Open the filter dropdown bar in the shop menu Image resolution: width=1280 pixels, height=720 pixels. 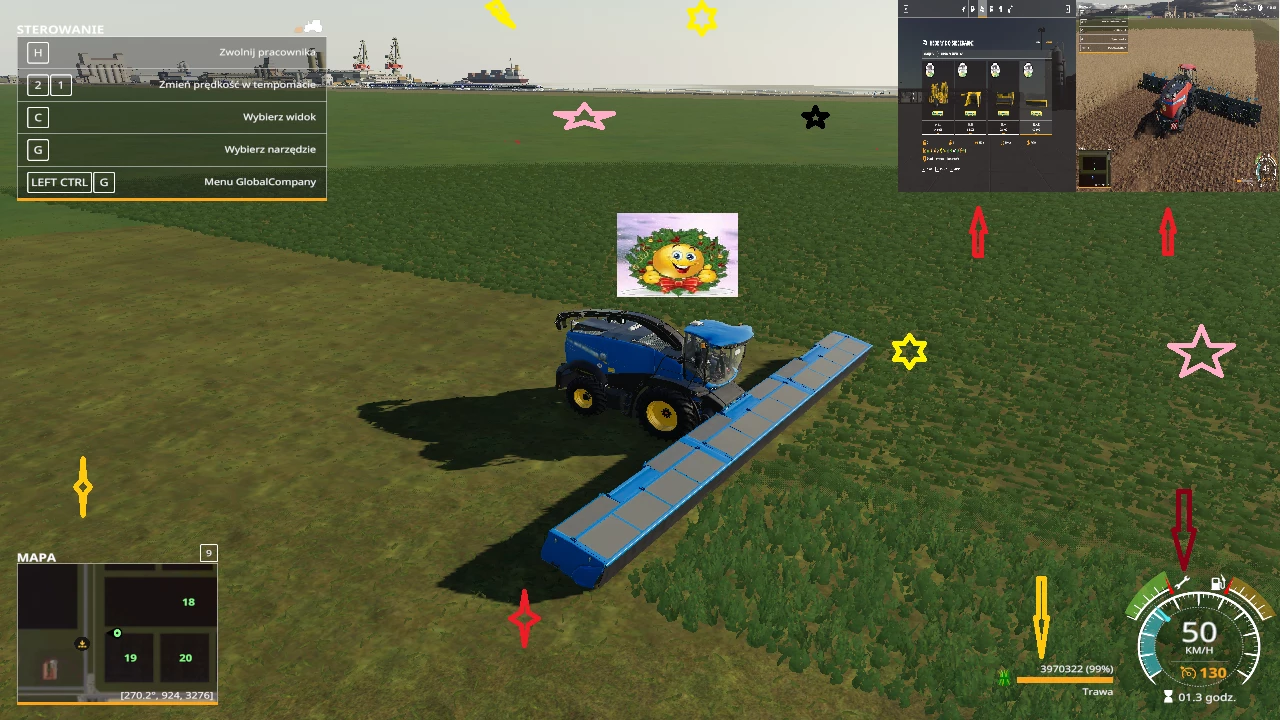coord(983,53)
